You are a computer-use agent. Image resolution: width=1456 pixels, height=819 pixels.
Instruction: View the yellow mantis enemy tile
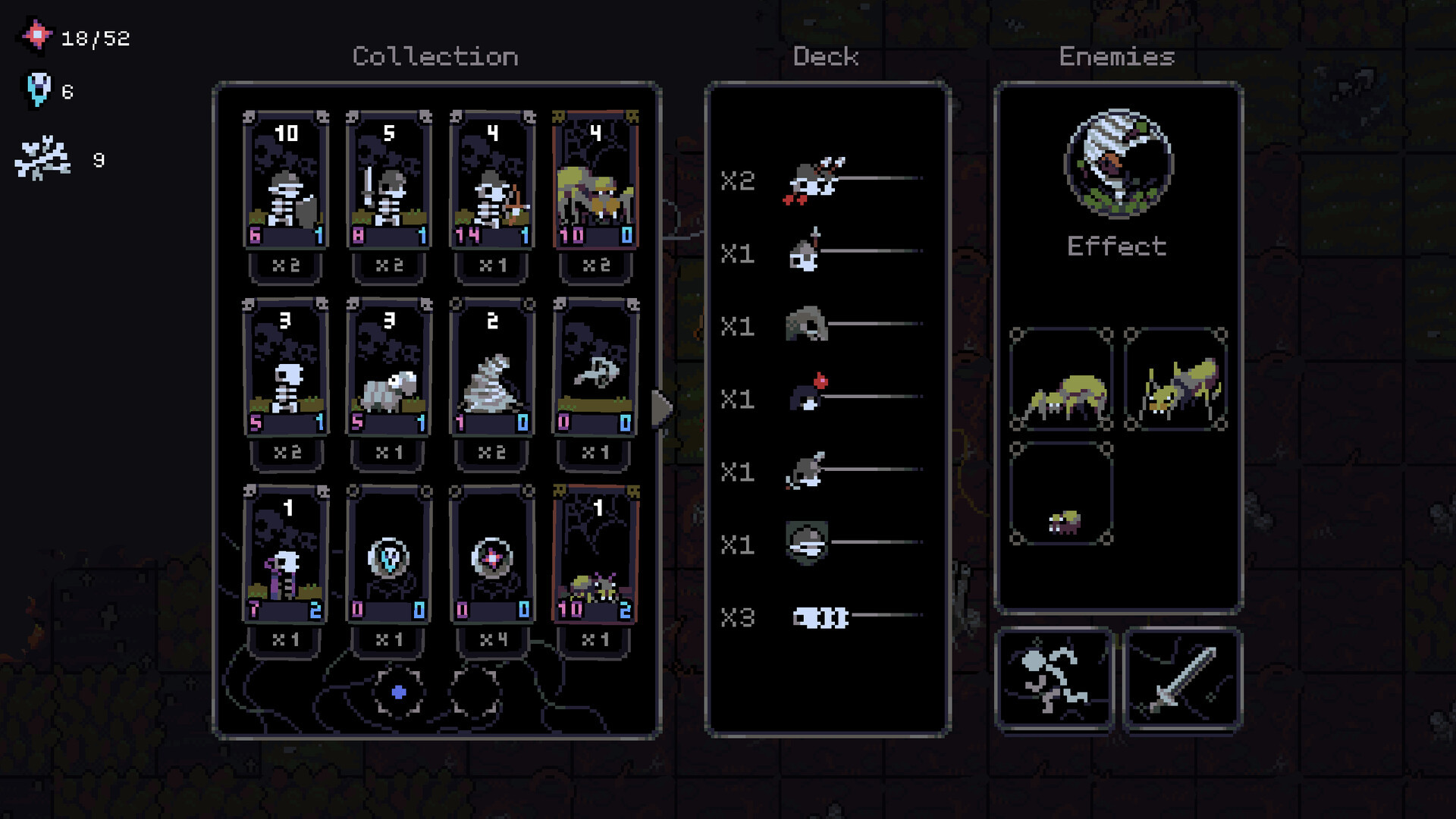[1175, 379]
